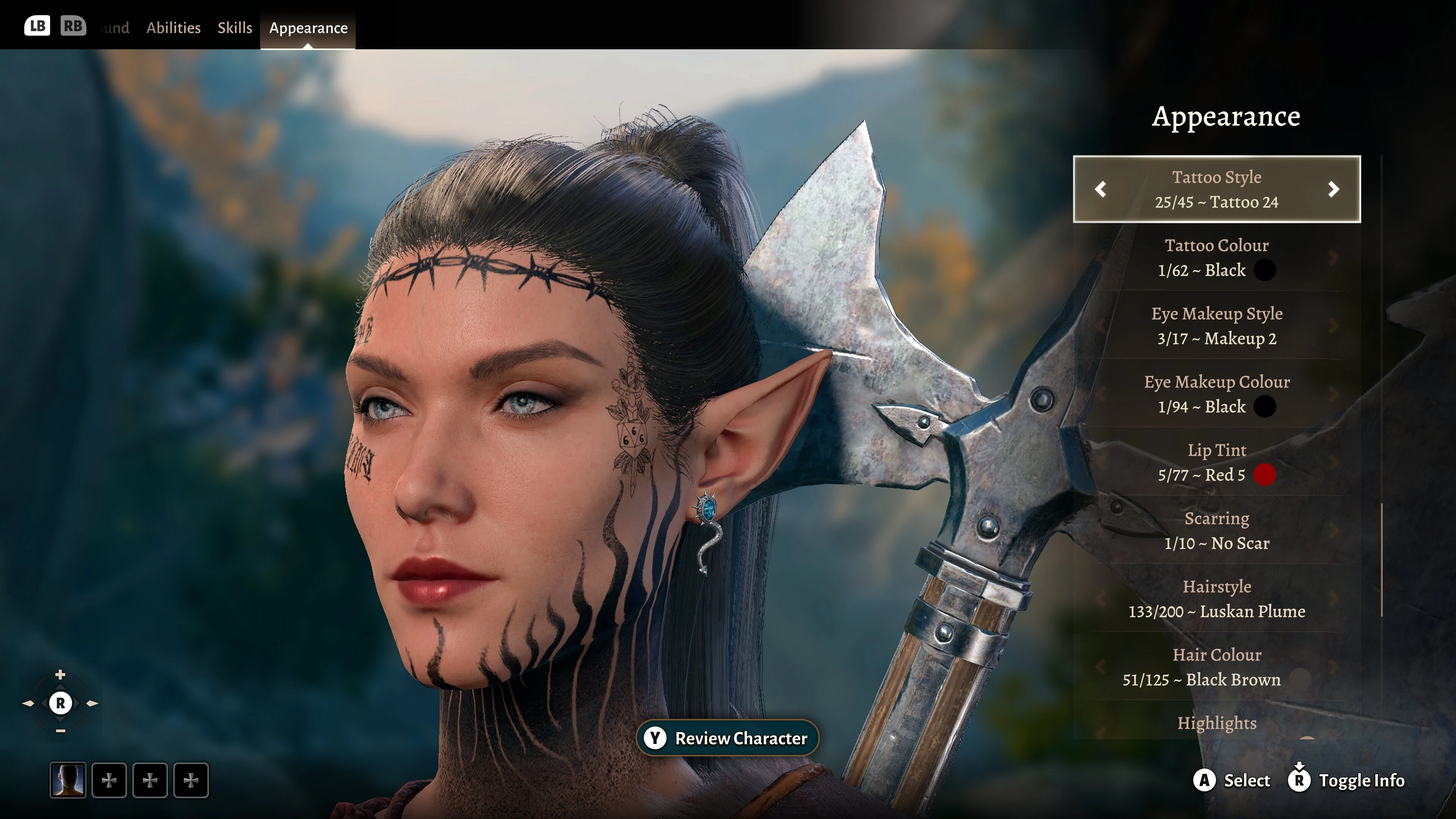The height and width of the screenshot is (819, 1456).
Task: Select the Appearance tab
Action: pos(308,28)
